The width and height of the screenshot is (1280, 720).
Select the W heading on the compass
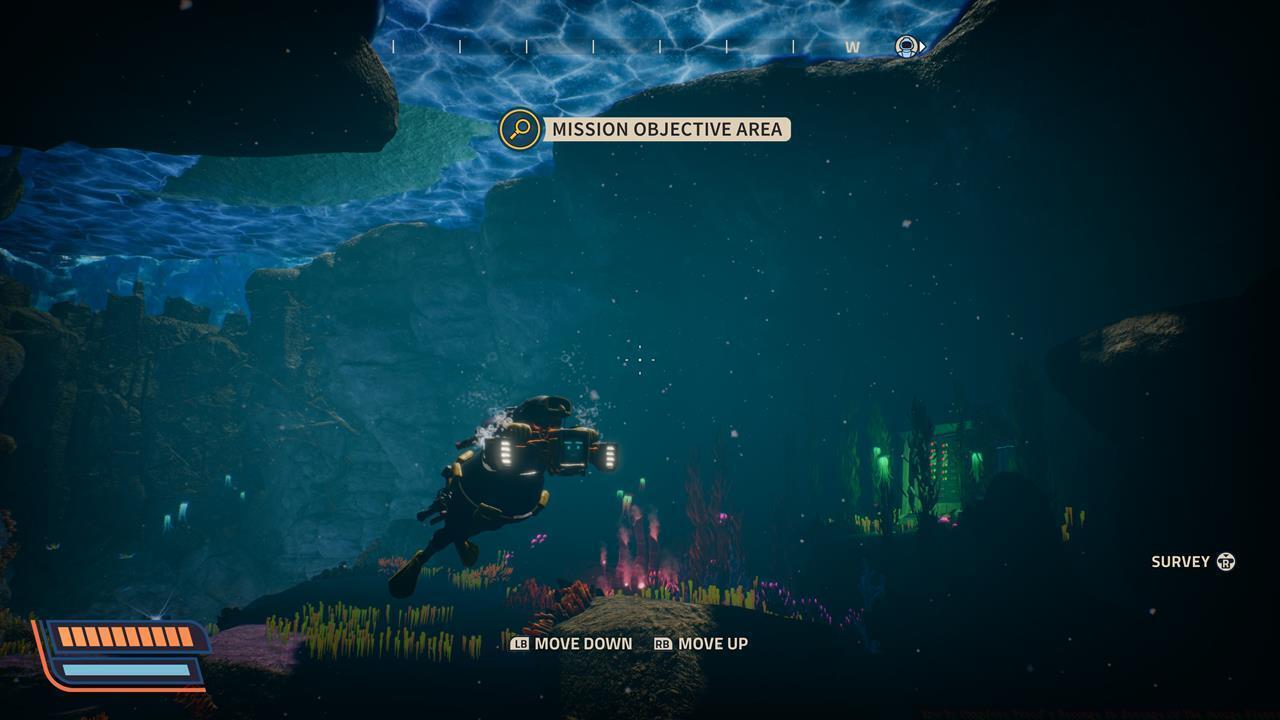(x=853, y=45)
